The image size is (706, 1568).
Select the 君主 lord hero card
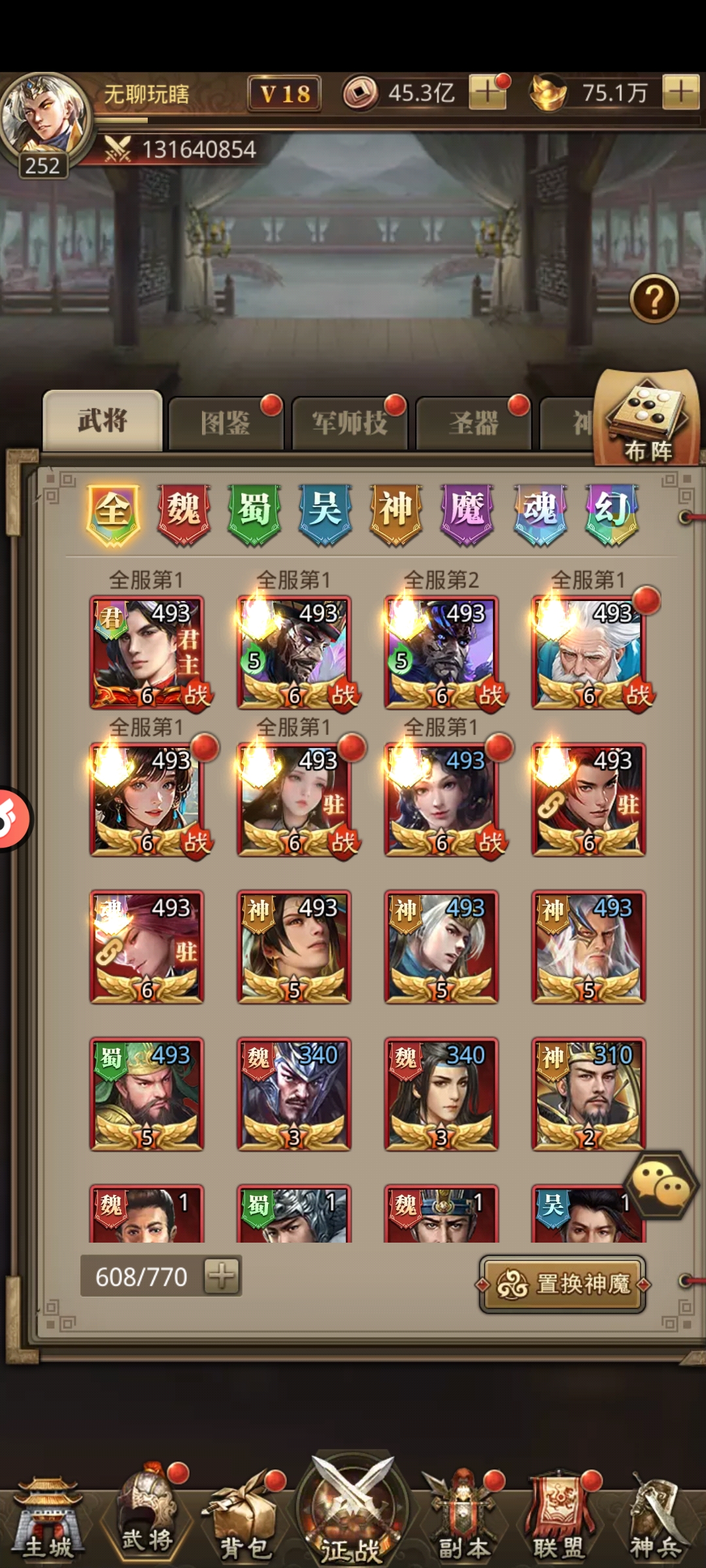point(147,652)
